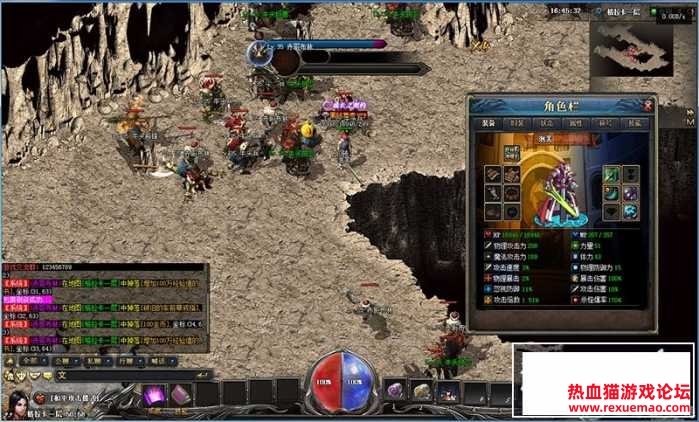Close the 角色栏 character panel
Screen dimensions: 699x422
[x=648, y=104]
